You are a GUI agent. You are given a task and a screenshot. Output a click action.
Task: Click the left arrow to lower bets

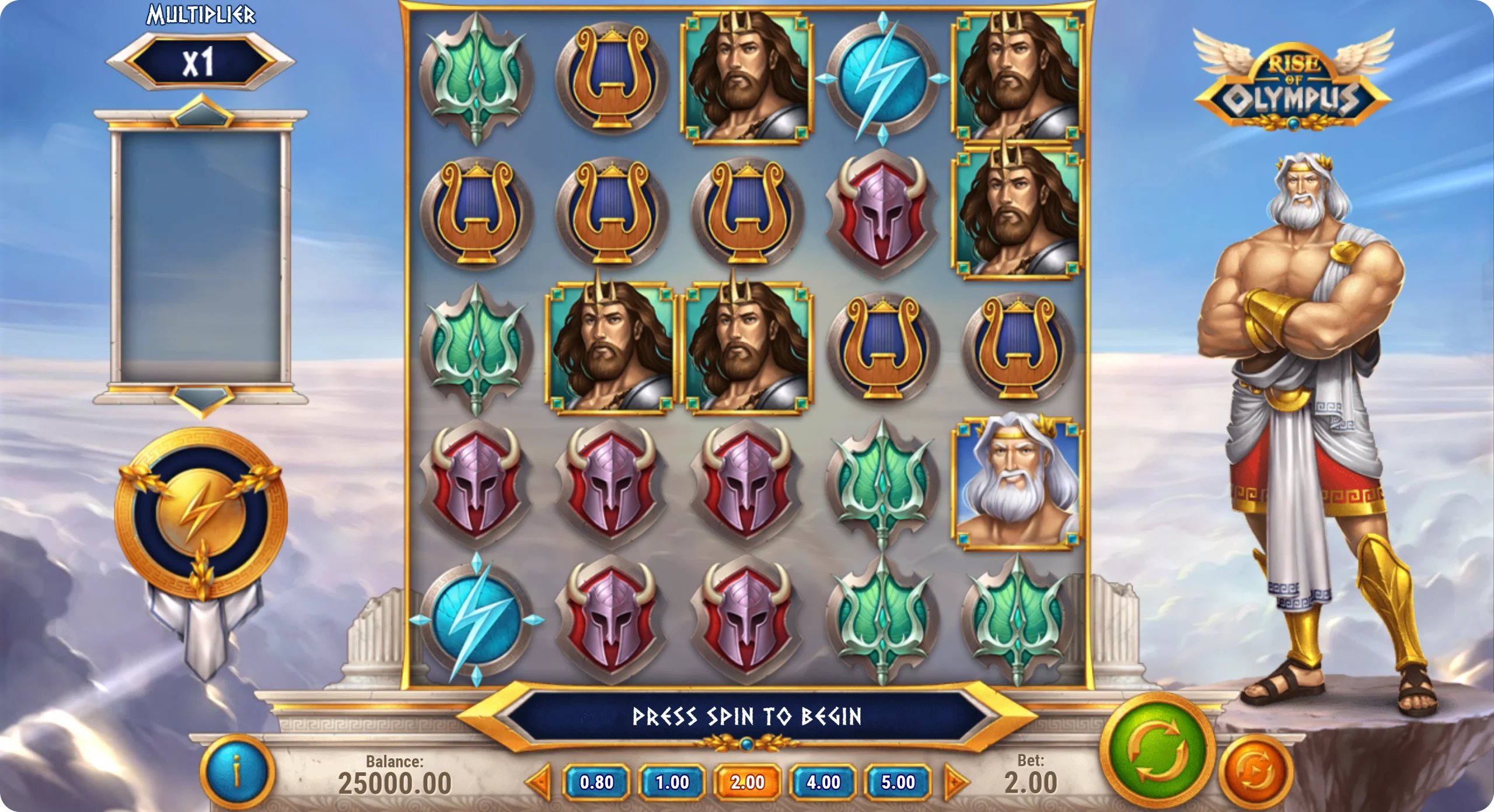point(540,782)
